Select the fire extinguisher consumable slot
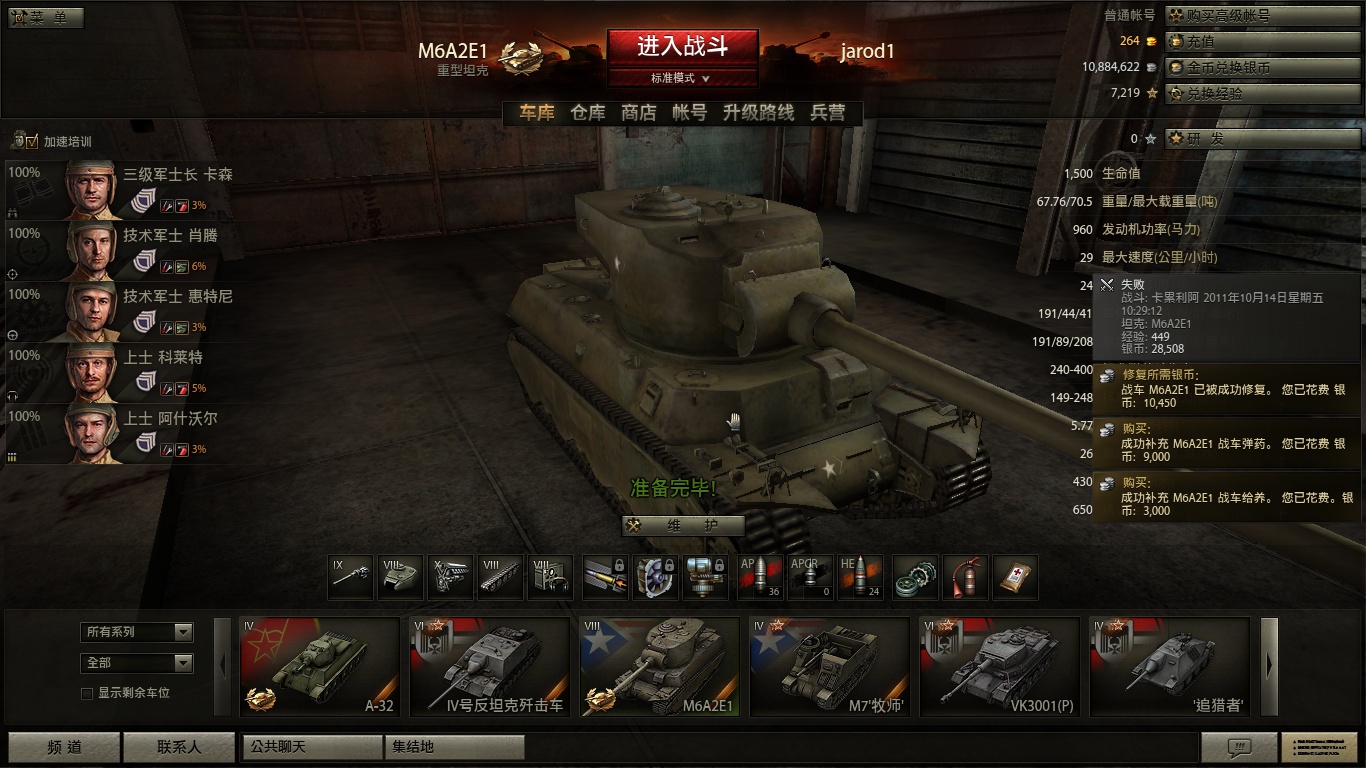Screen dimensions: 1366x768 point(965,578)
